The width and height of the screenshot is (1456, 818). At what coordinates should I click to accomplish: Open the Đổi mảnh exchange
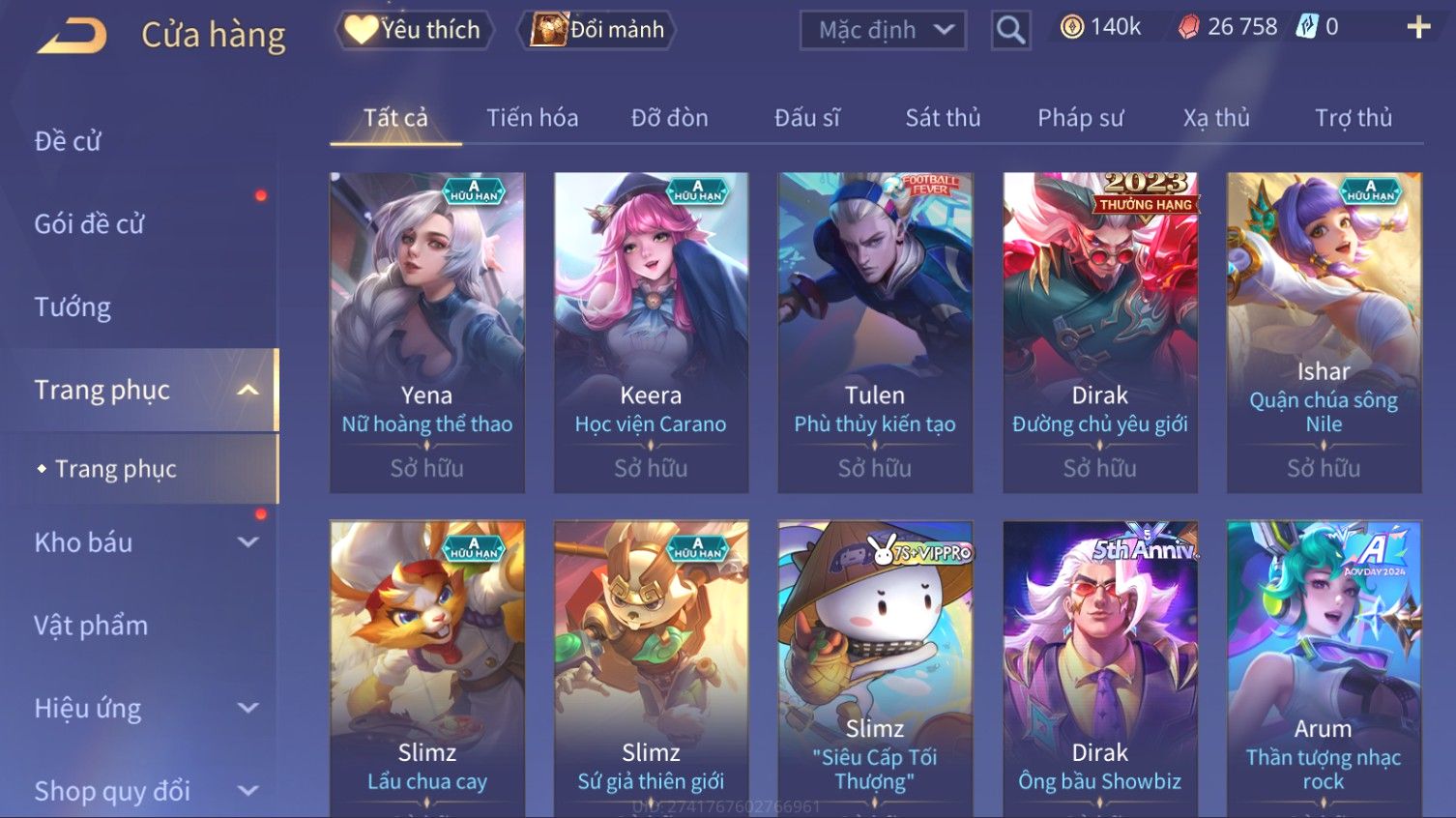pyautogui.click(x=598, y=30)
